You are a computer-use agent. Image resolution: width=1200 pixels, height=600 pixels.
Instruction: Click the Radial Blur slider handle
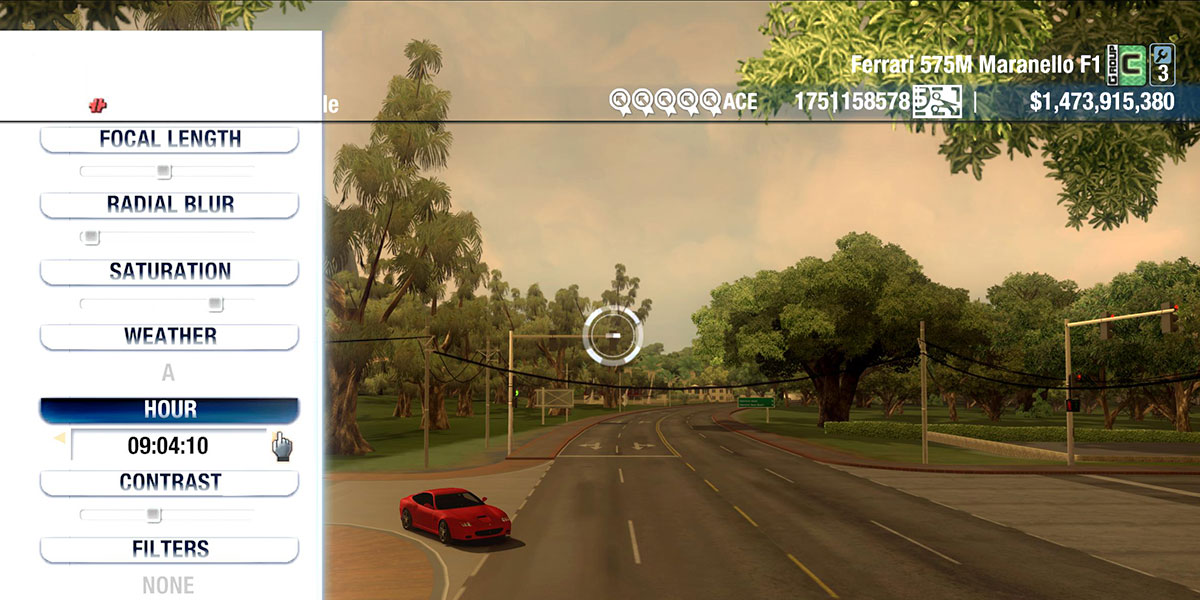pyautogui.click(x=91, y=238)
